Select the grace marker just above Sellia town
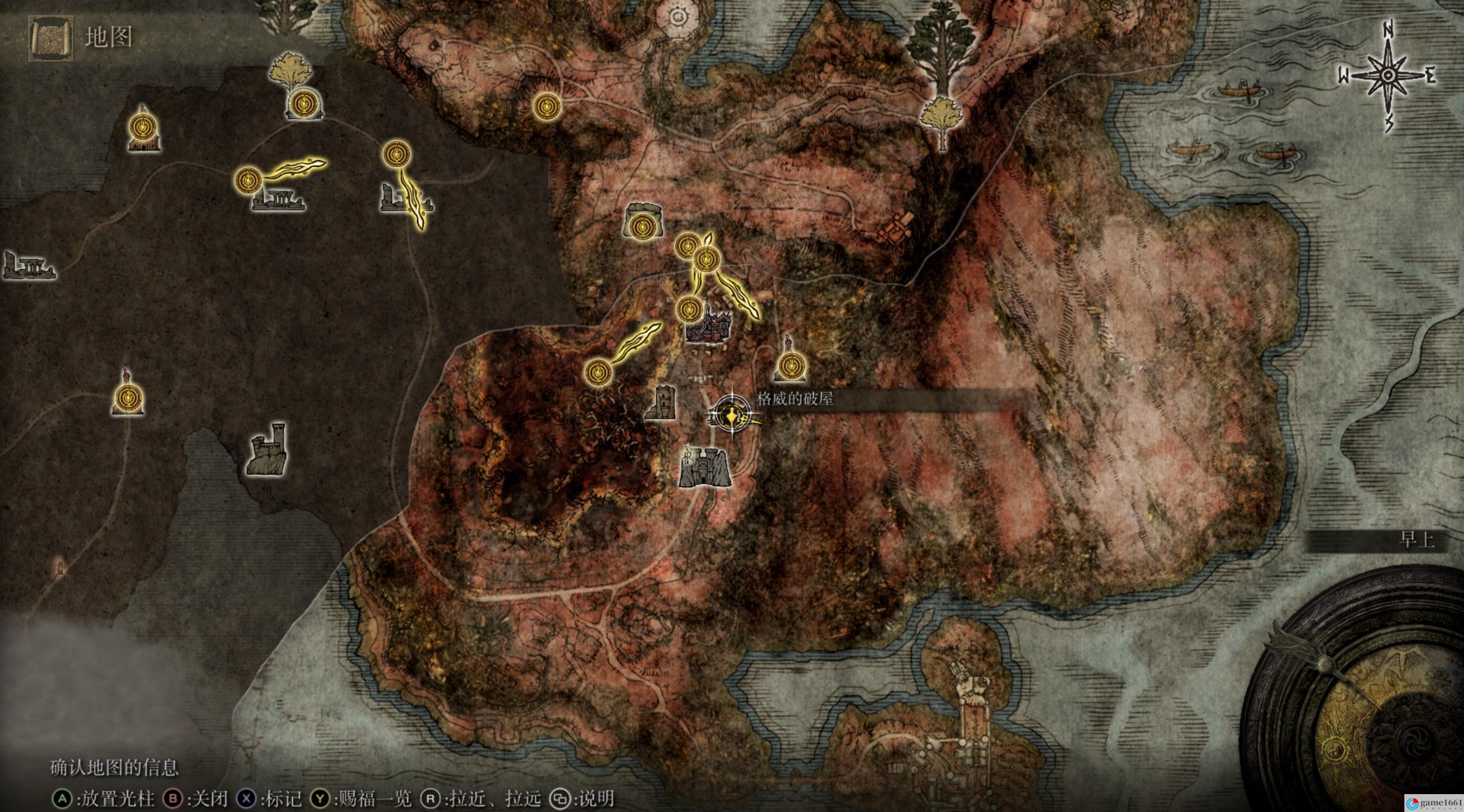1464x812 pixels. 690,309
